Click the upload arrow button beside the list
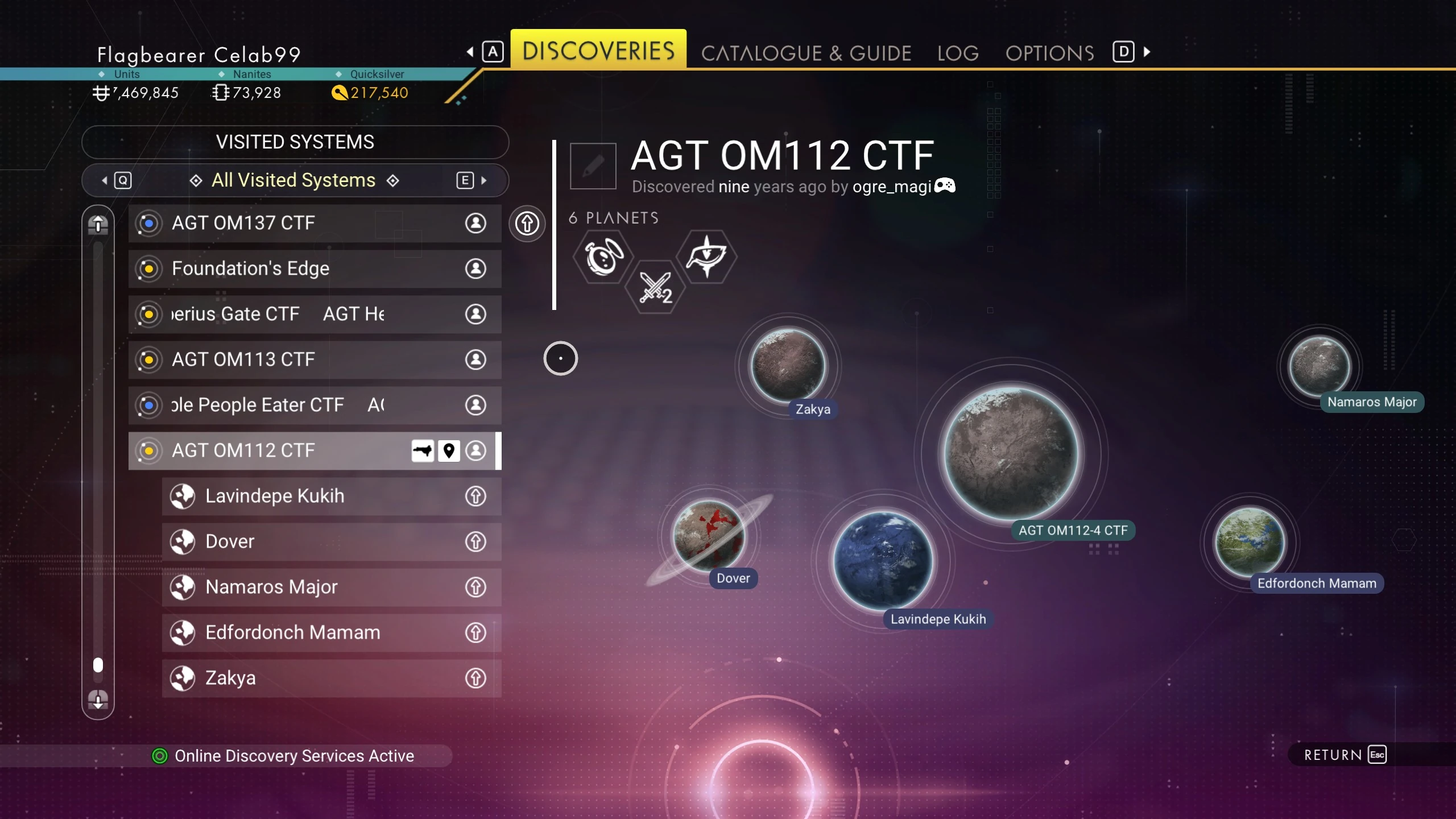Screen dimensions: 1456x819 point(527,224)
